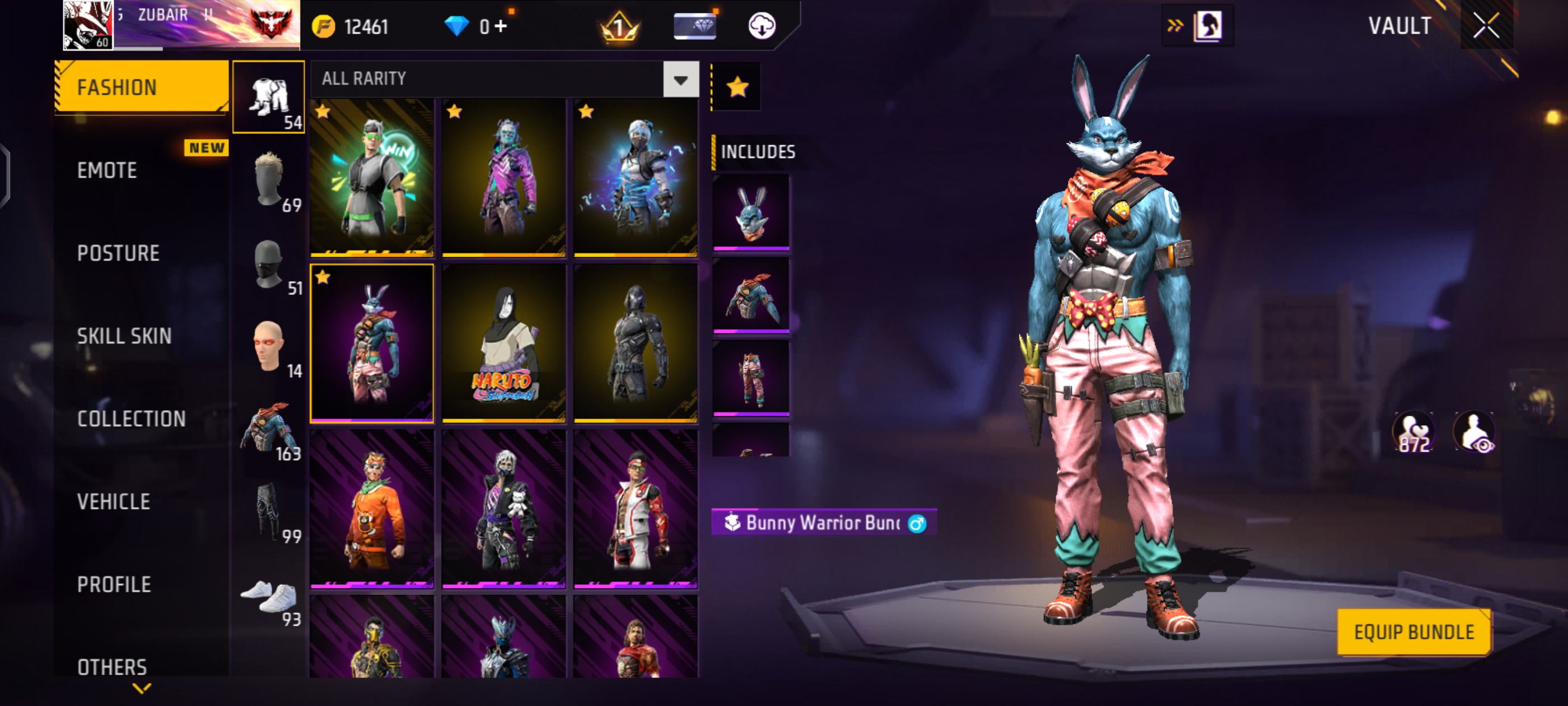The height and width of the screenshot is (706, 1568).
Task: Open the All Rarity dropdown
Action: (680, 80)
